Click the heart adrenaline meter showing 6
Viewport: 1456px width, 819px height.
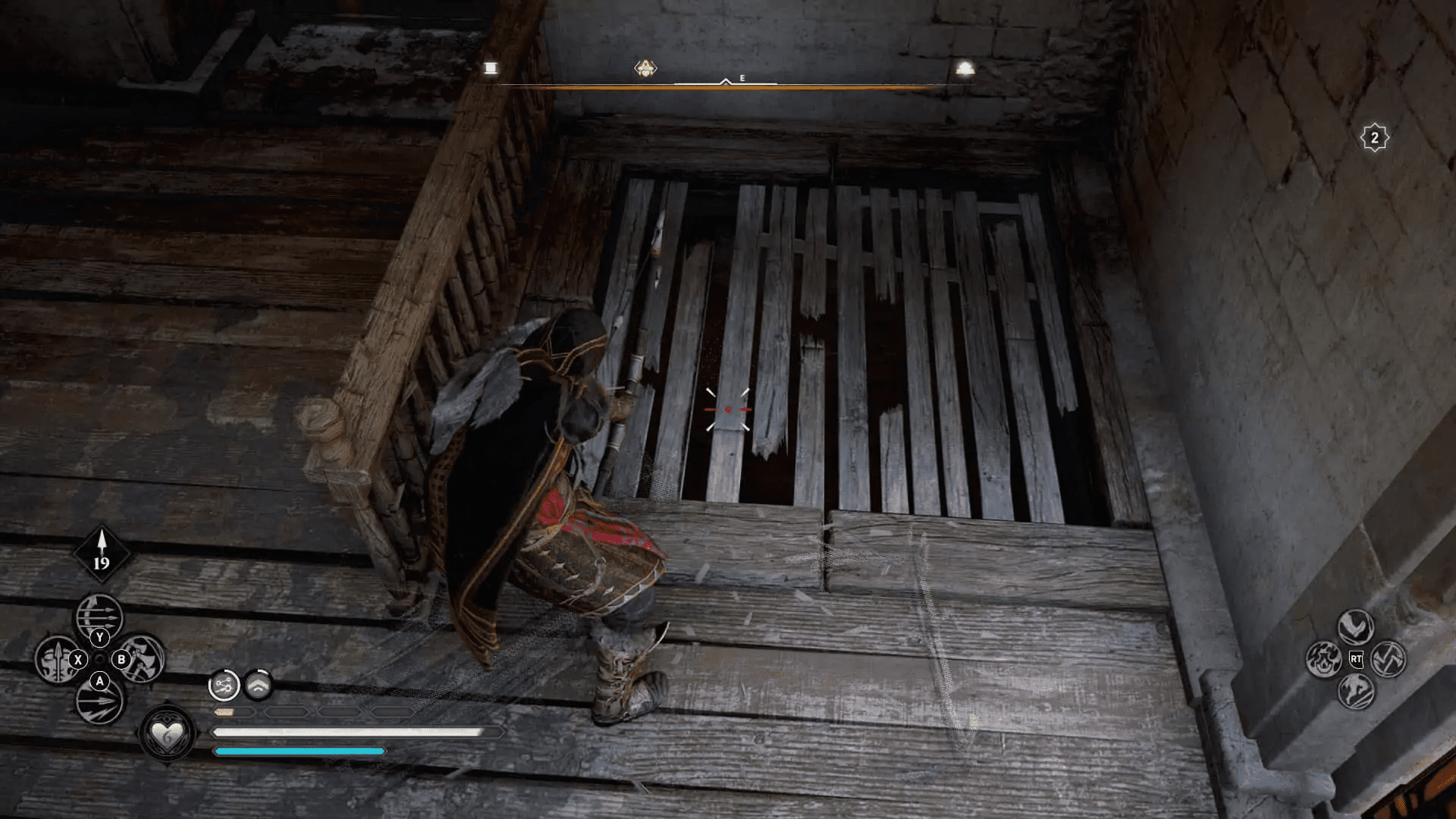point(168,734)
